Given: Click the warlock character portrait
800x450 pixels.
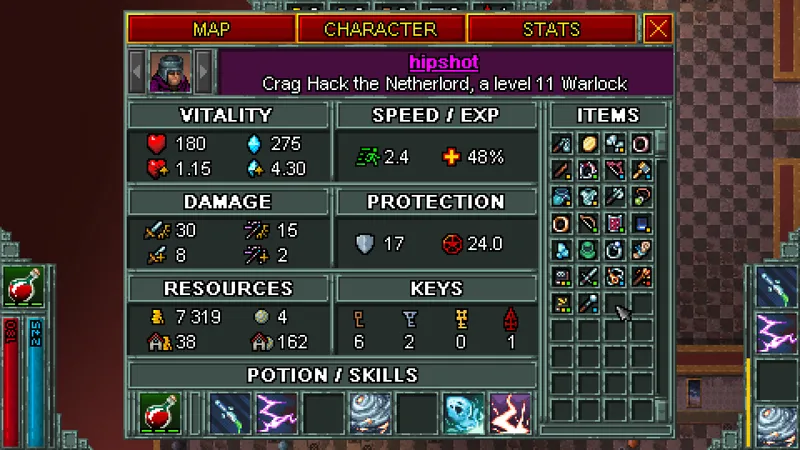Looking at the screenshot, I should tap(170, 71).
